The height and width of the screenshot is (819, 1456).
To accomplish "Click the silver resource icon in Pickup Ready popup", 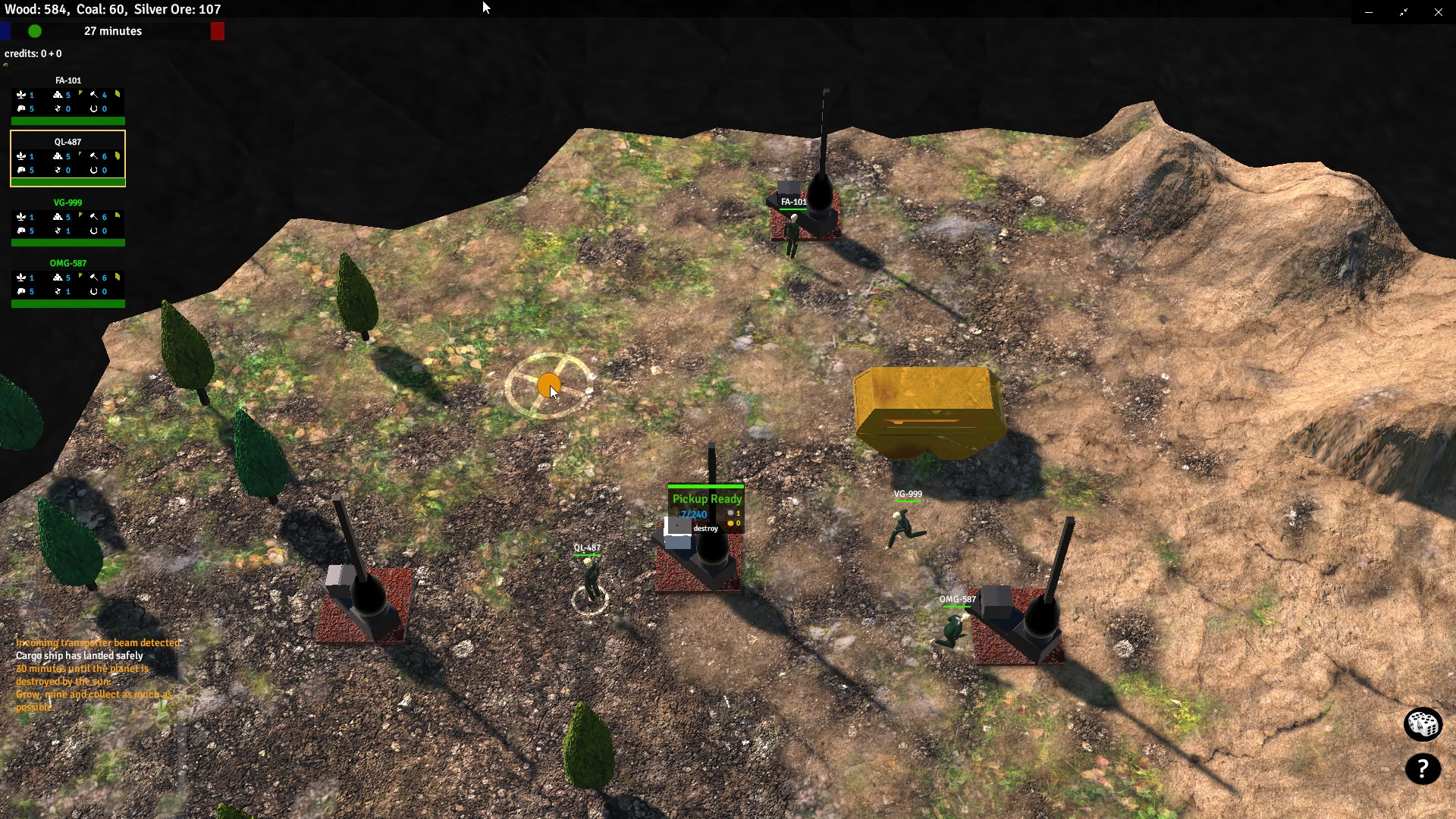I will [729, 513].
